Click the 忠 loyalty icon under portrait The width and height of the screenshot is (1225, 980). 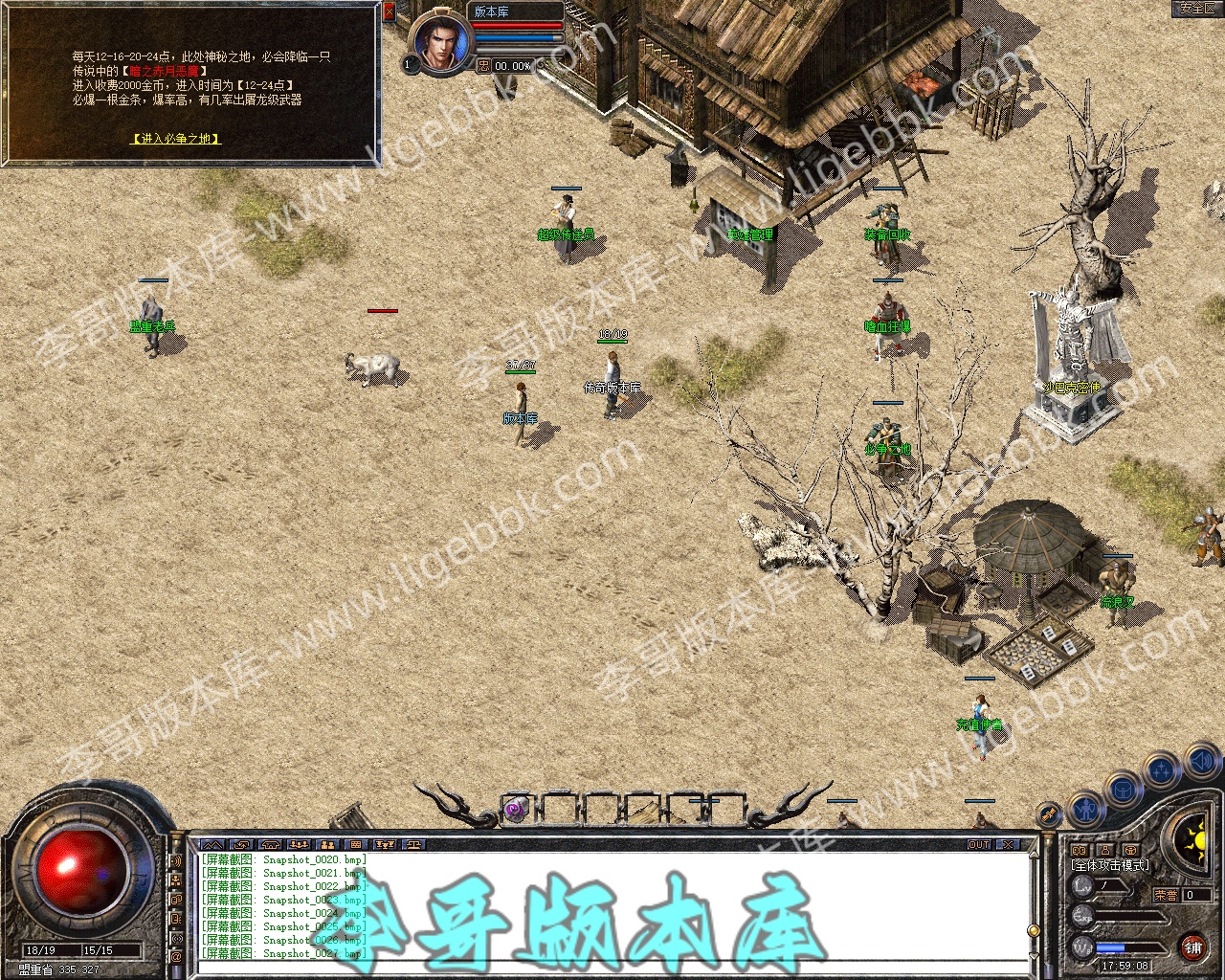tap(484, 66)
